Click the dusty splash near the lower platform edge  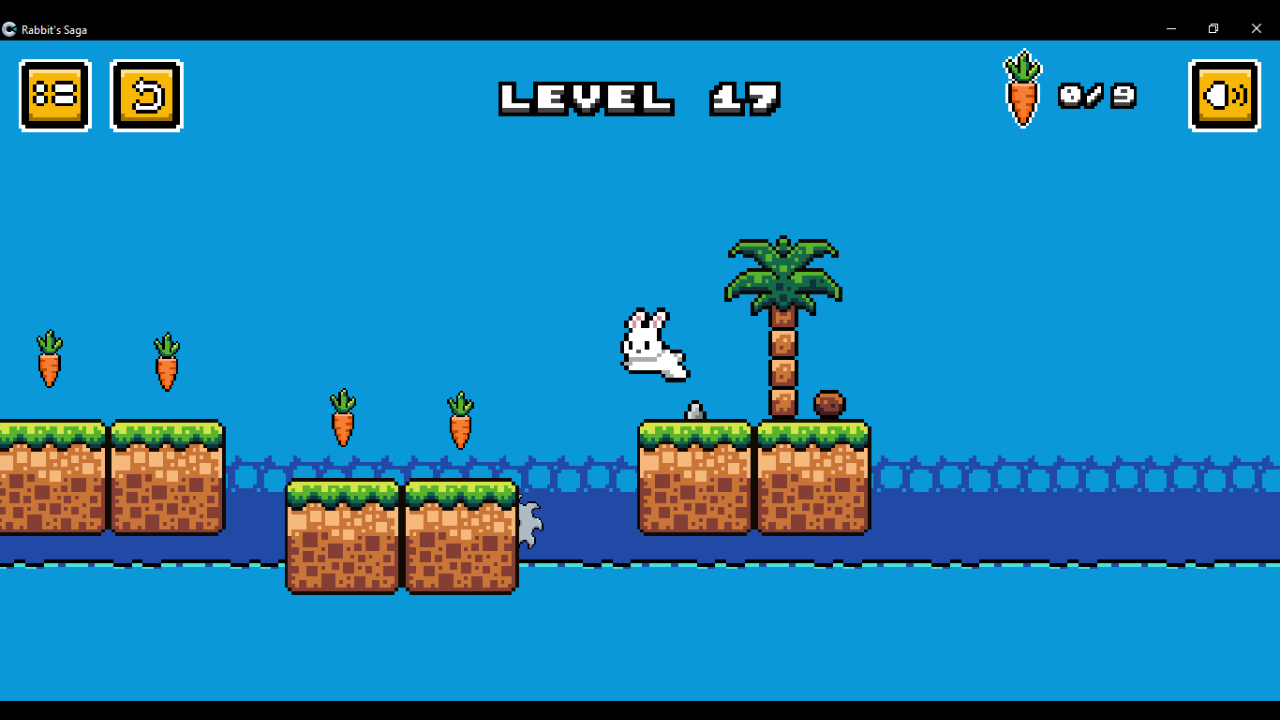coord(528,520)
